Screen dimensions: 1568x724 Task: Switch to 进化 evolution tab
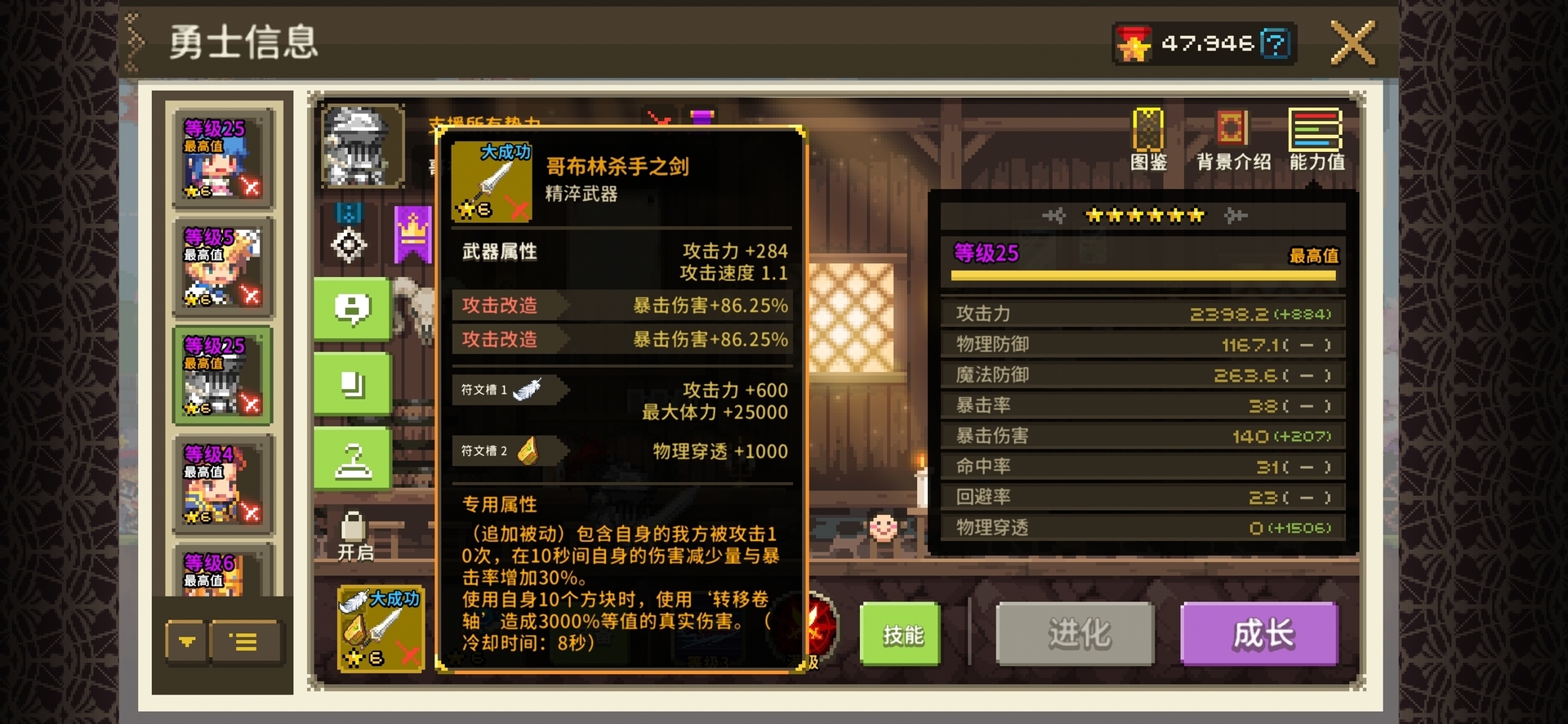(x=1076, y=634)
